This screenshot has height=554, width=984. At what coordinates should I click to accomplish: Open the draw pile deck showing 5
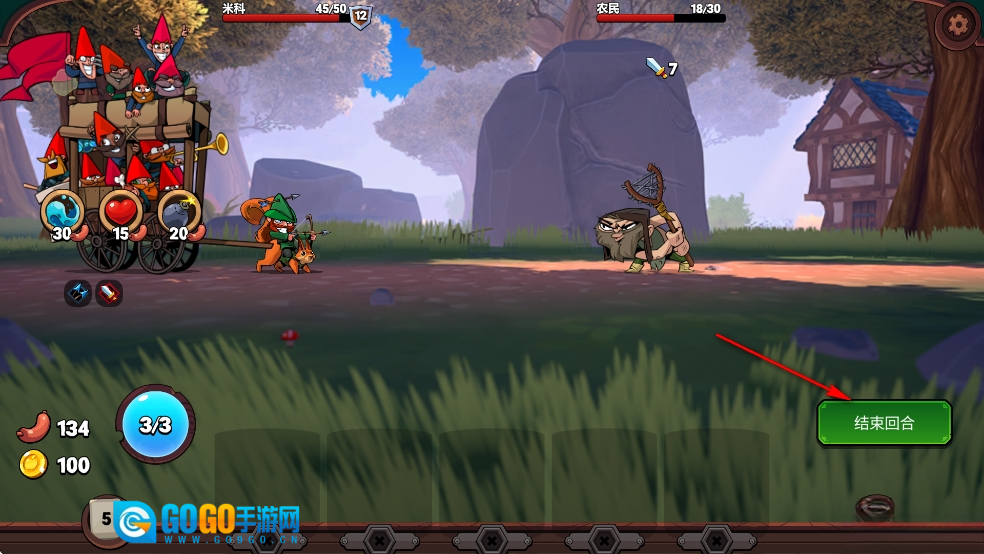(x=105, y=519)
